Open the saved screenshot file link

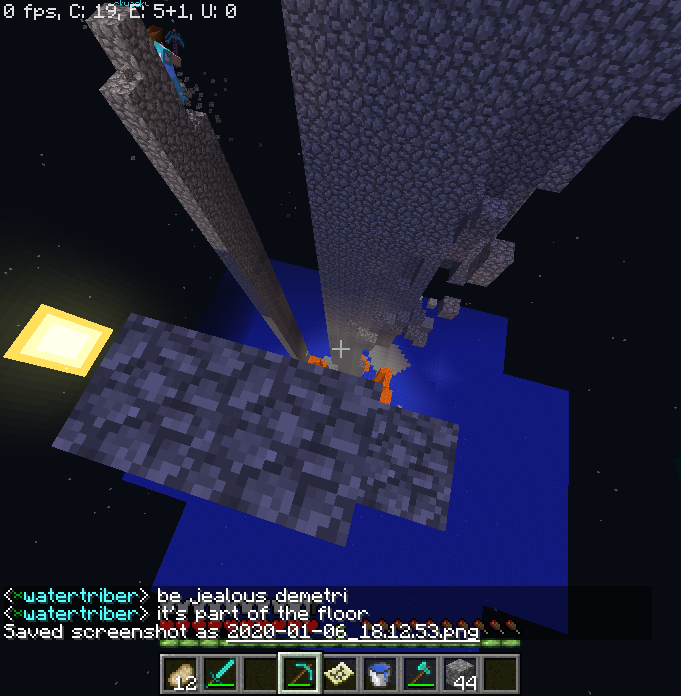352,631
